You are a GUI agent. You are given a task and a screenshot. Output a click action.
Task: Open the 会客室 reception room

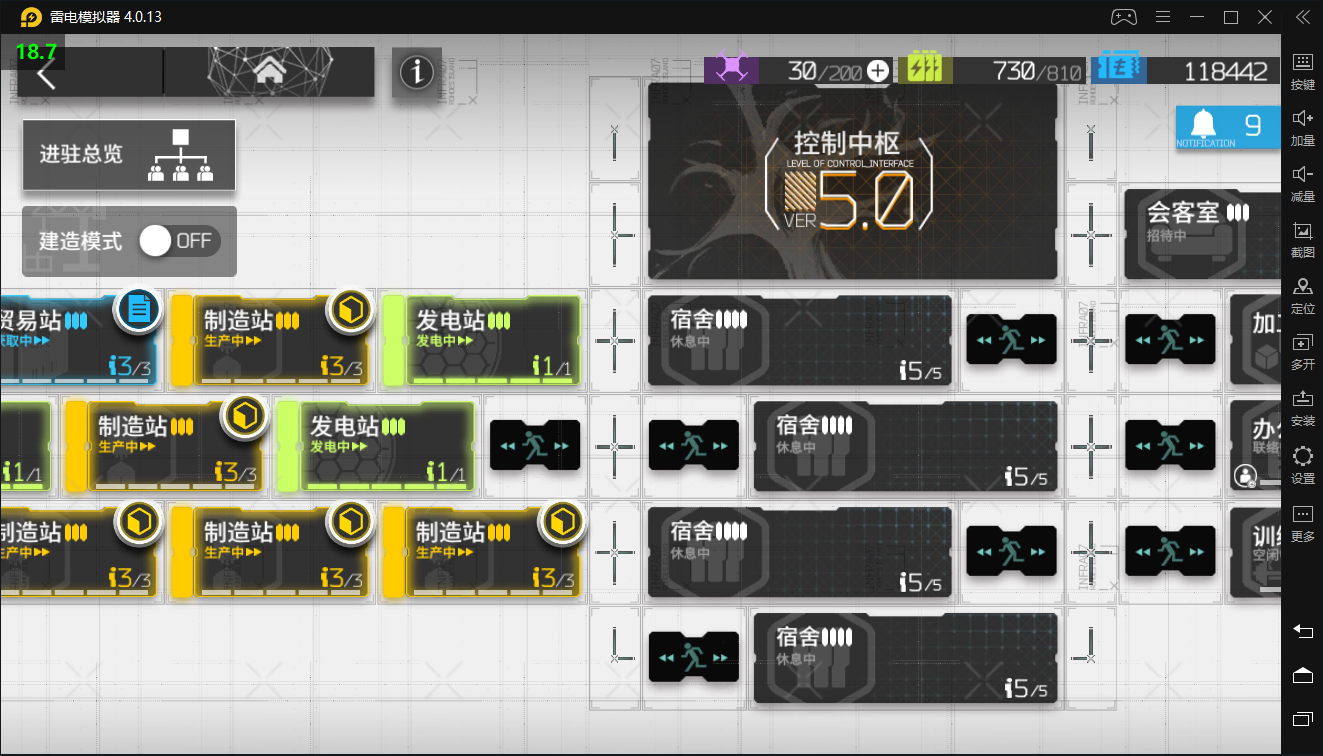pyautogui.click(x=1202, y=233)
